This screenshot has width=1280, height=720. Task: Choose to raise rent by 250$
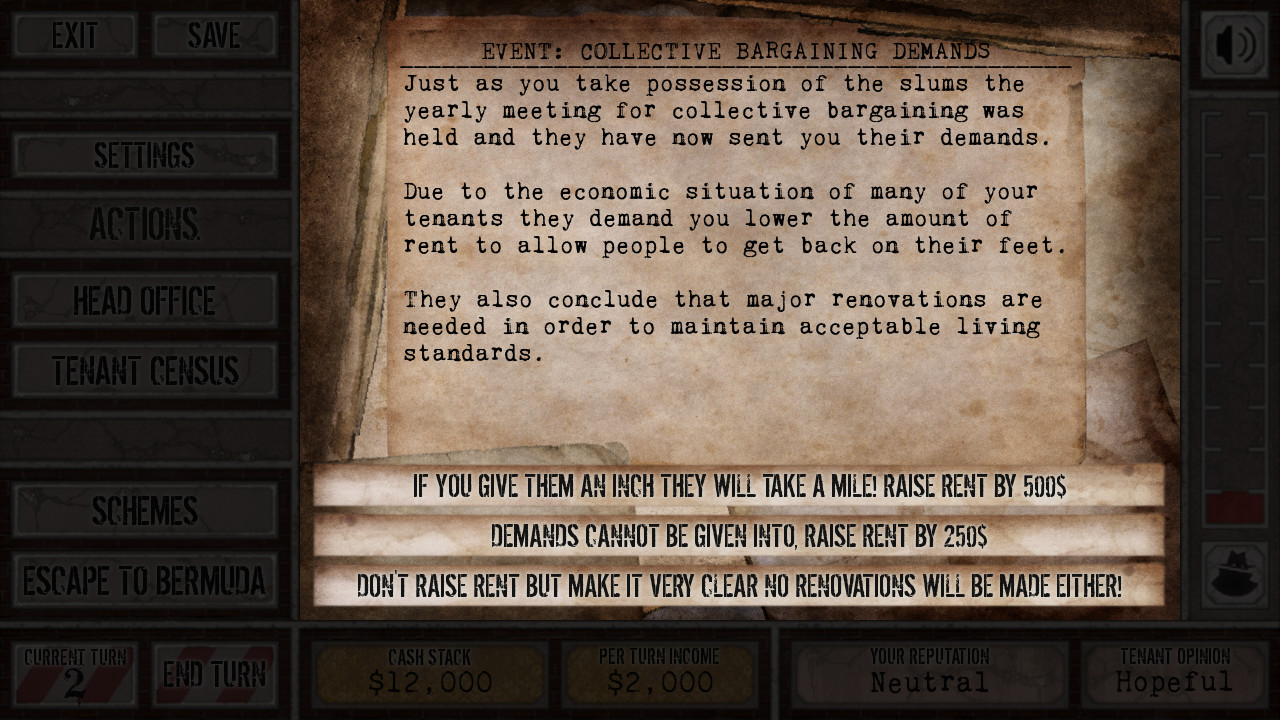pyautogui.click(x=737, y=537)
